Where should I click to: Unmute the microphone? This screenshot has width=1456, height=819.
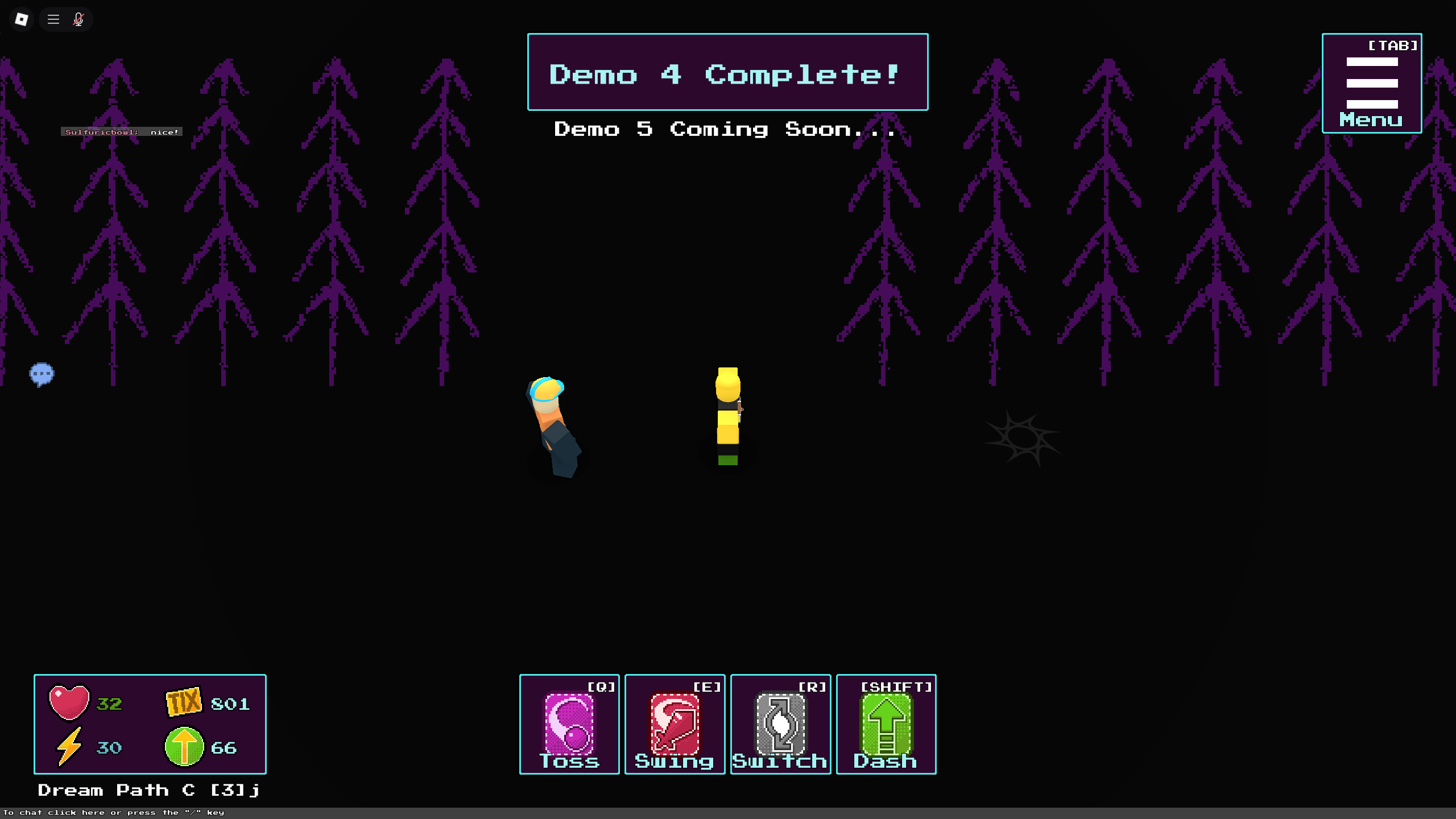pos(78,19)
